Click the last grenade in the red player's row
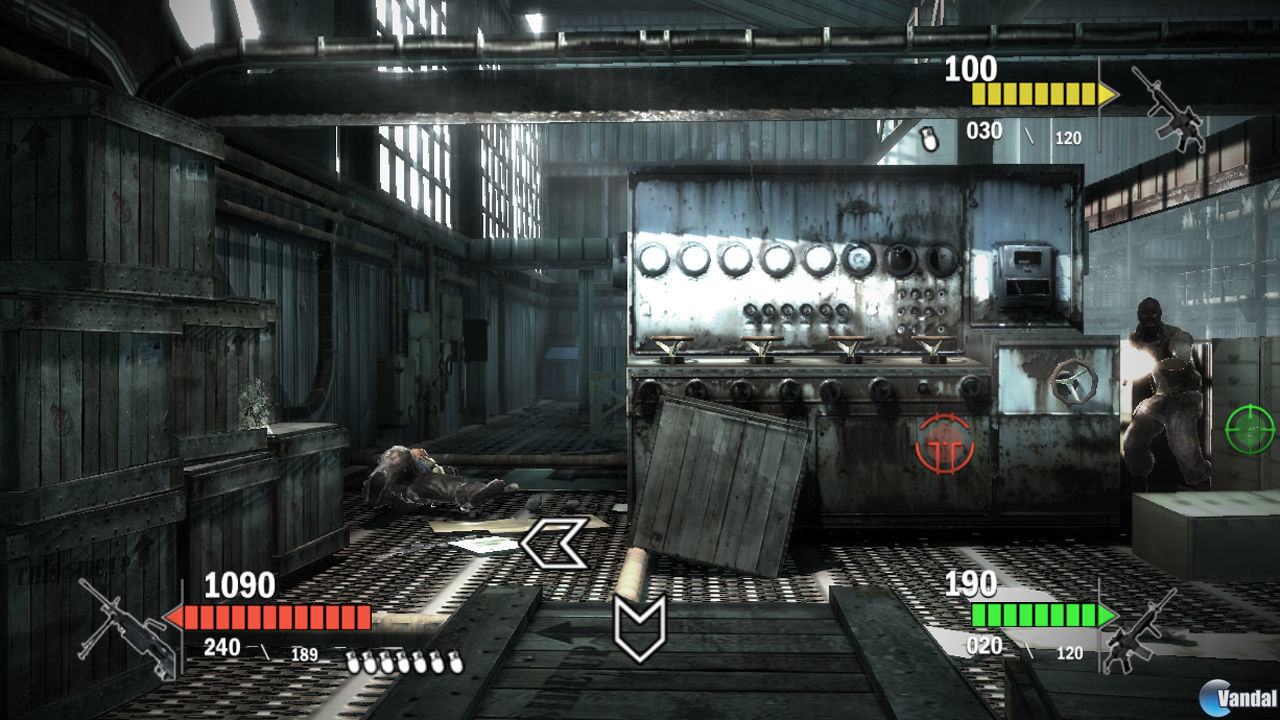 coord(454,662)
